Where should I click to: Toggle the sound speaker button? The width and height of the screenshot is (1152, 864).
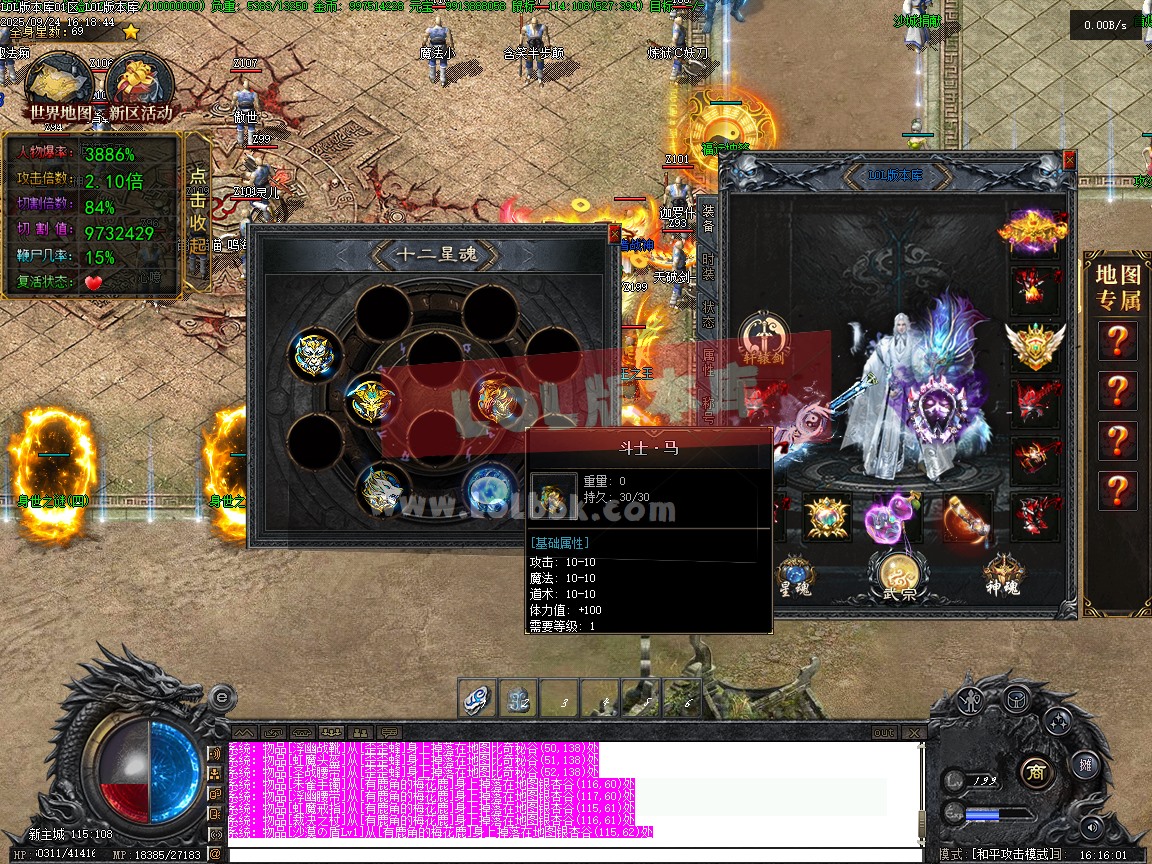1091,827
